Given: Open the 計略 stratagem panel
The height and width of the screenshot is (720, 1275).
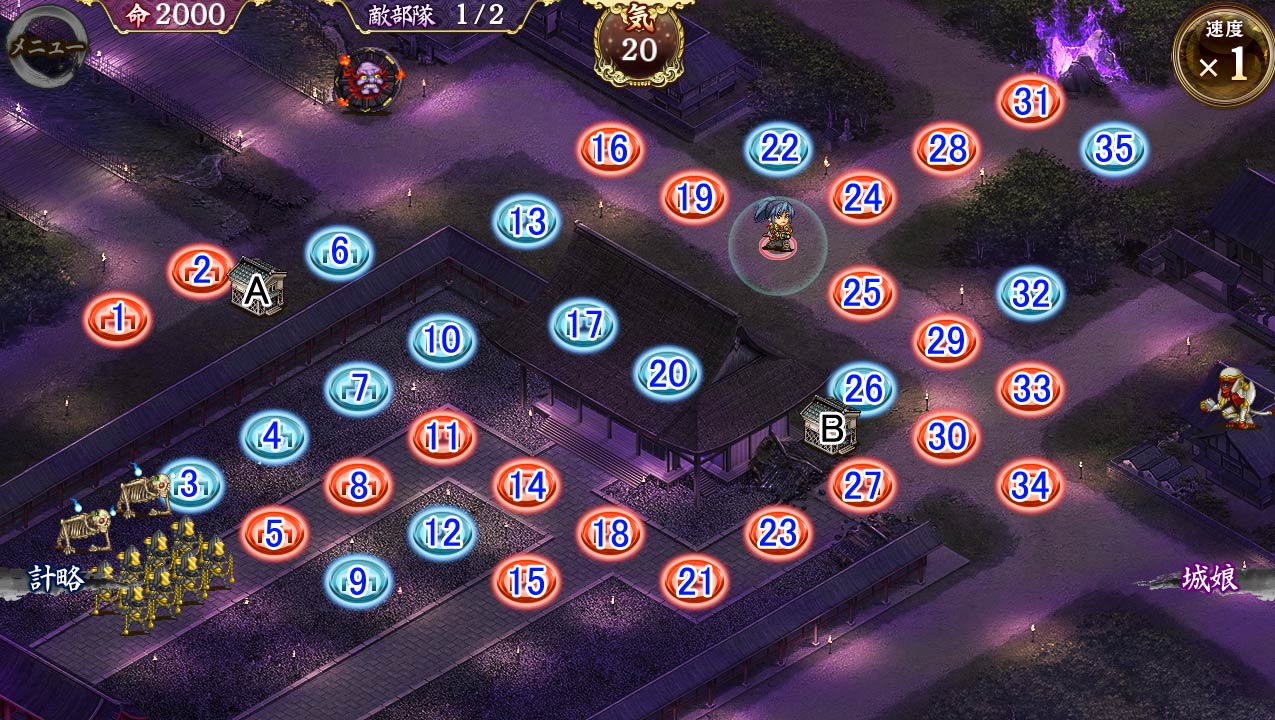Looking at the screenshot, I should [55, 578].
